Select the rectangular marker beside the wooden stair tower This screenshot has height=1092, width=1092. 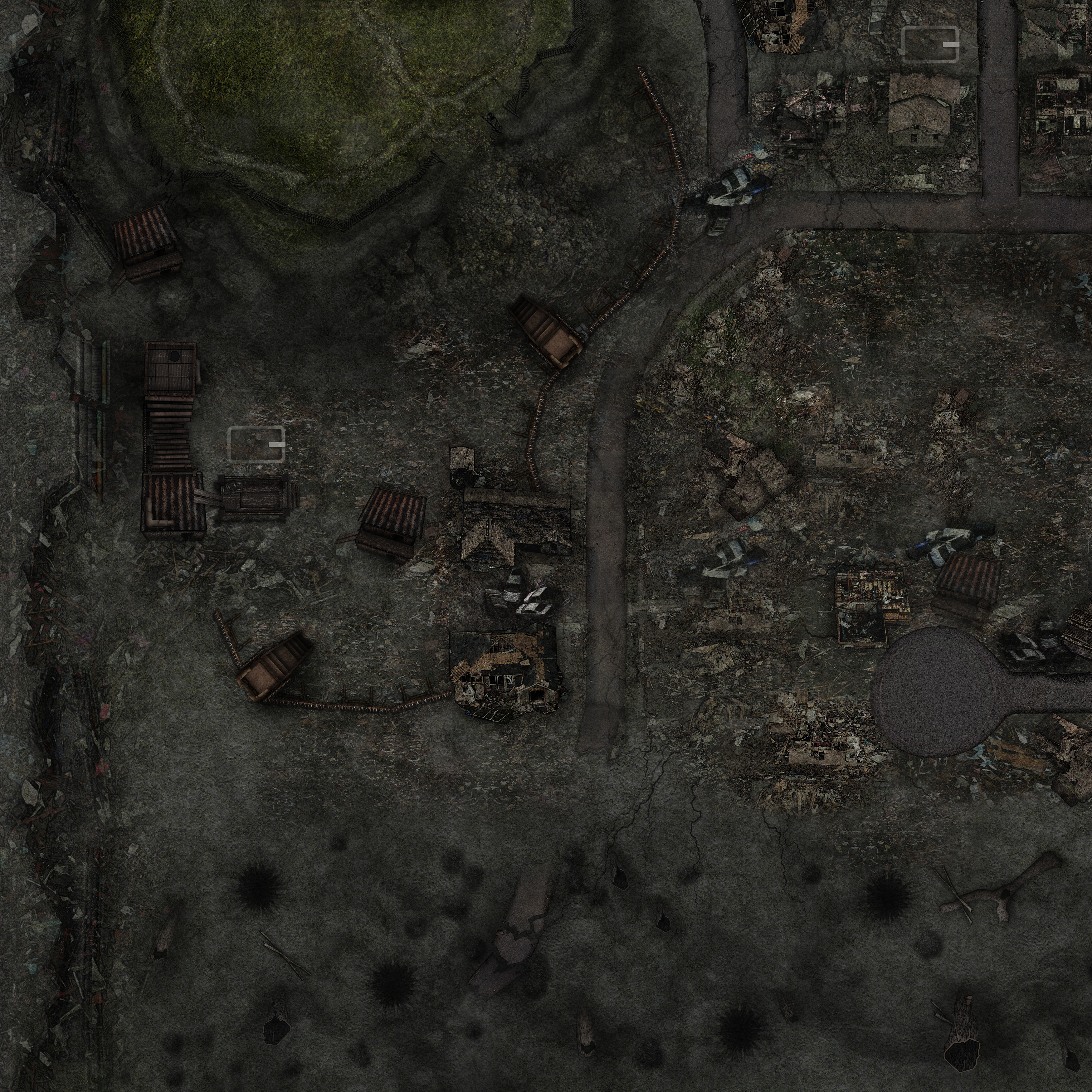point(256,444)
